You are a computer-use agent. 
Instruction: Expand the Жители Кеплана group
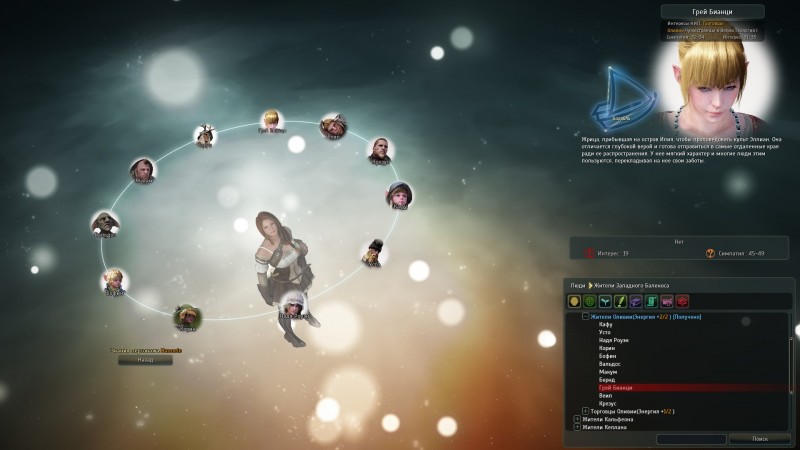577,427
